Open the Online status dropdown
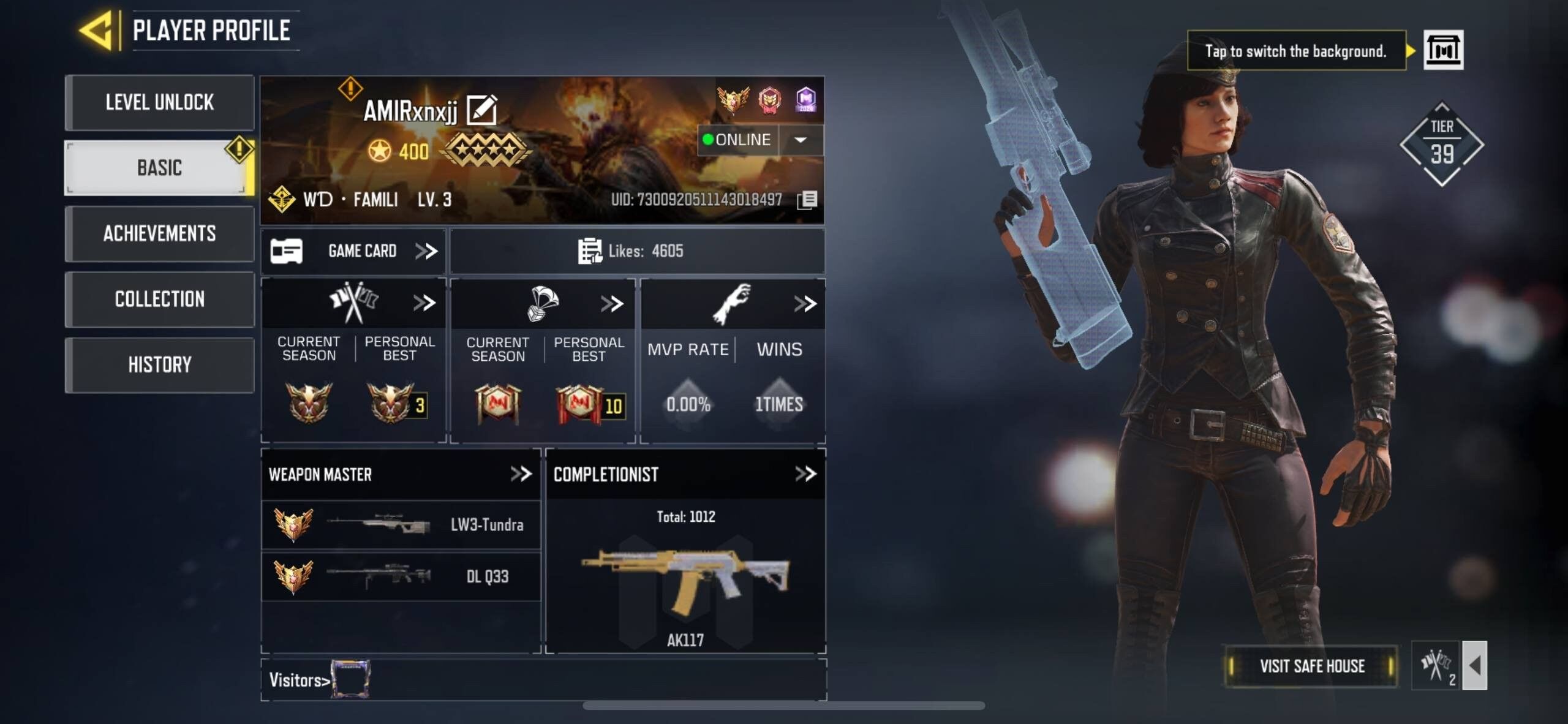 801,140
